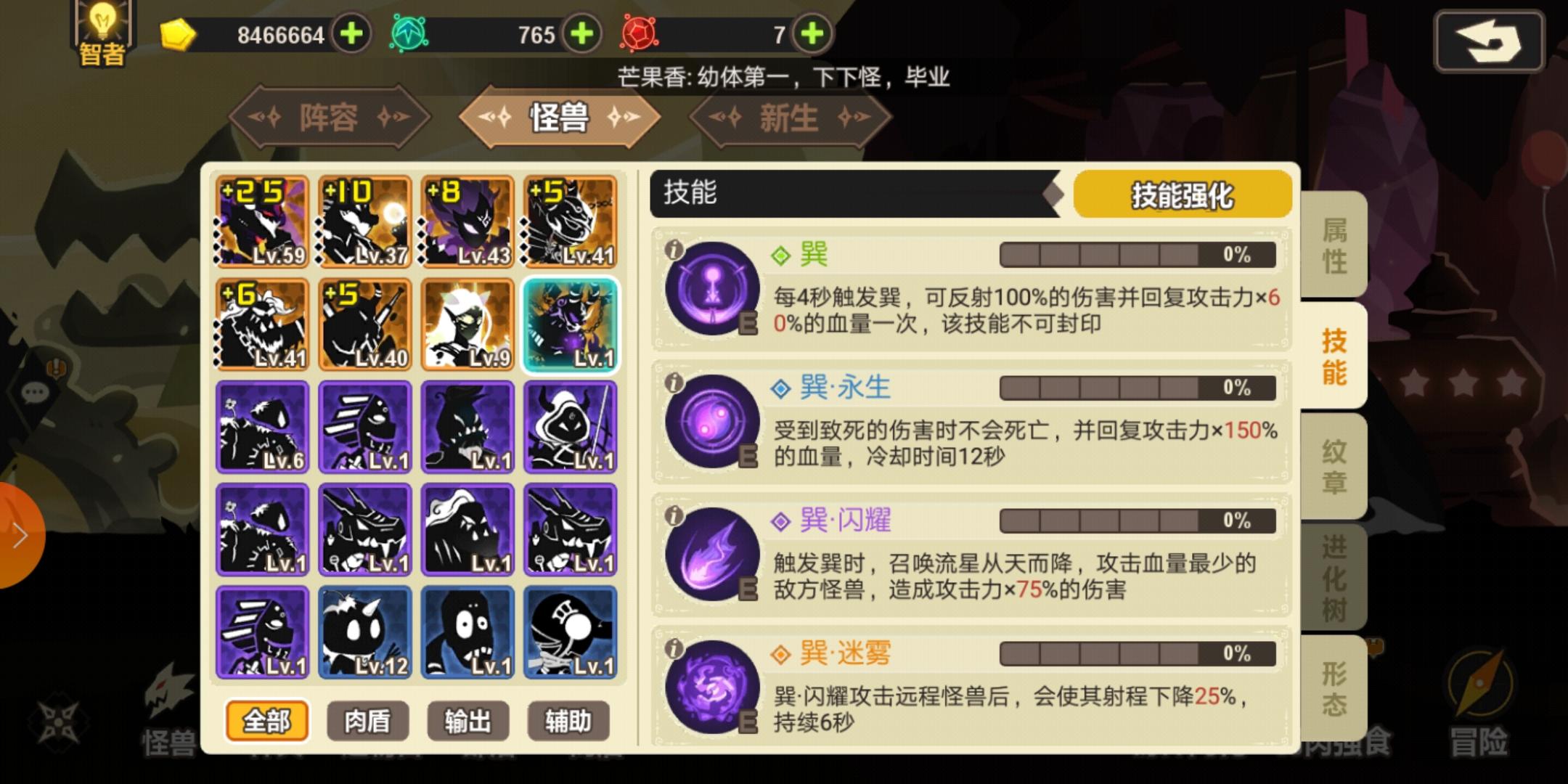Switch to the 阵容 lineup tab
Viewport: 1568px width, 784px height.
[x=328, y=117]
